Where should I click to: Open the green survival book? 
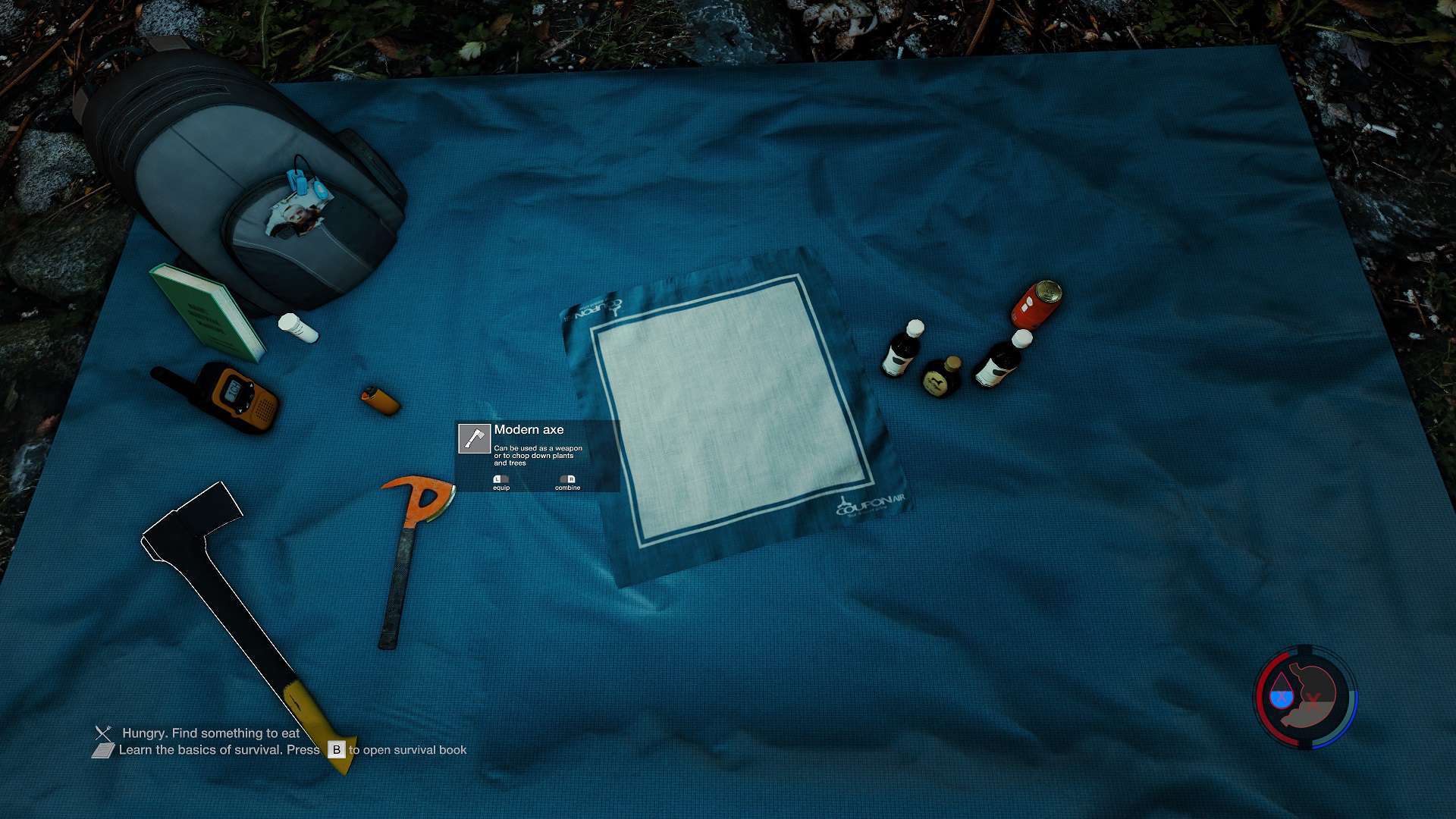[206, 312]
